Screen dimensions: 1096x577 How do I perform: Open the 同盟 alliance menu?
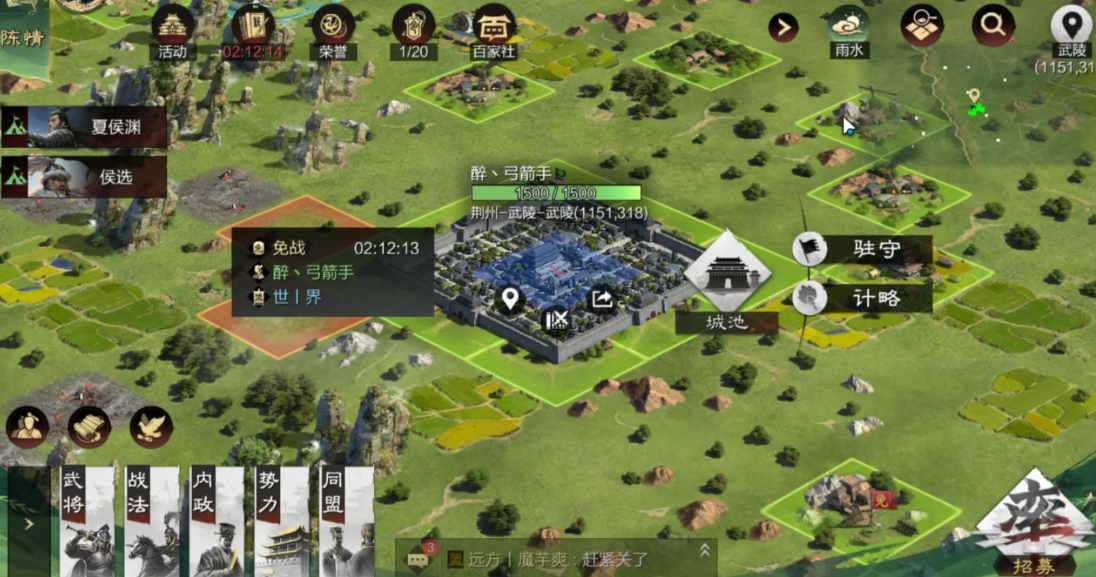(346, 521)
